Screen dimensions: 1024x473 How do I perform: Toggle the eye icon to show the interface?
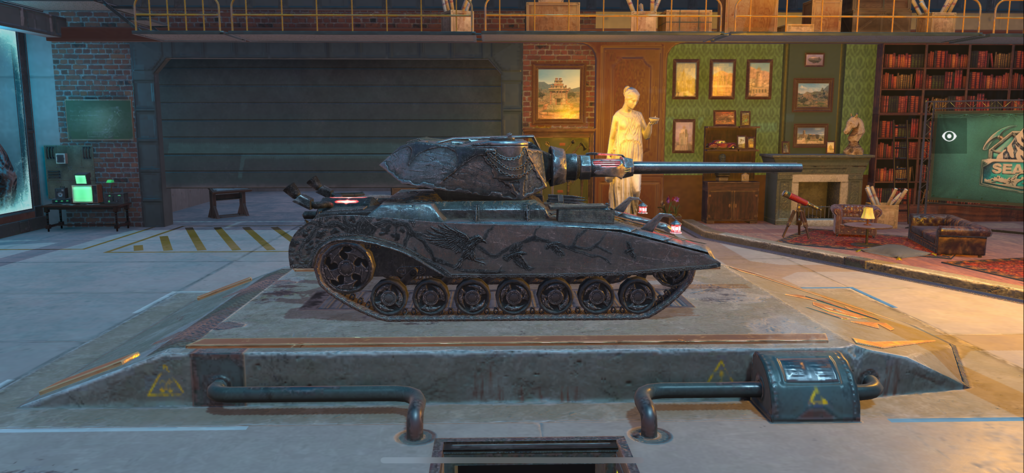[948, 135]
